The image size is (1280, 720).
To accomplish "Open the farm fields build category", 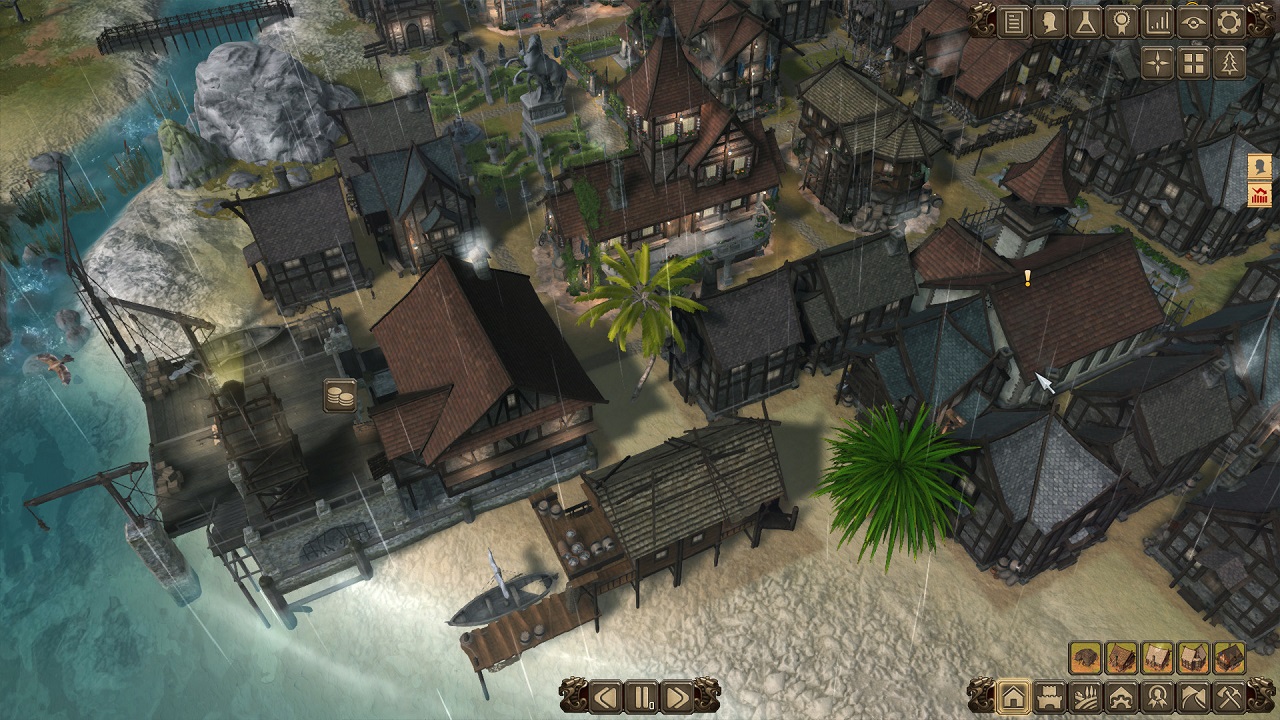I will (1085, 696).
